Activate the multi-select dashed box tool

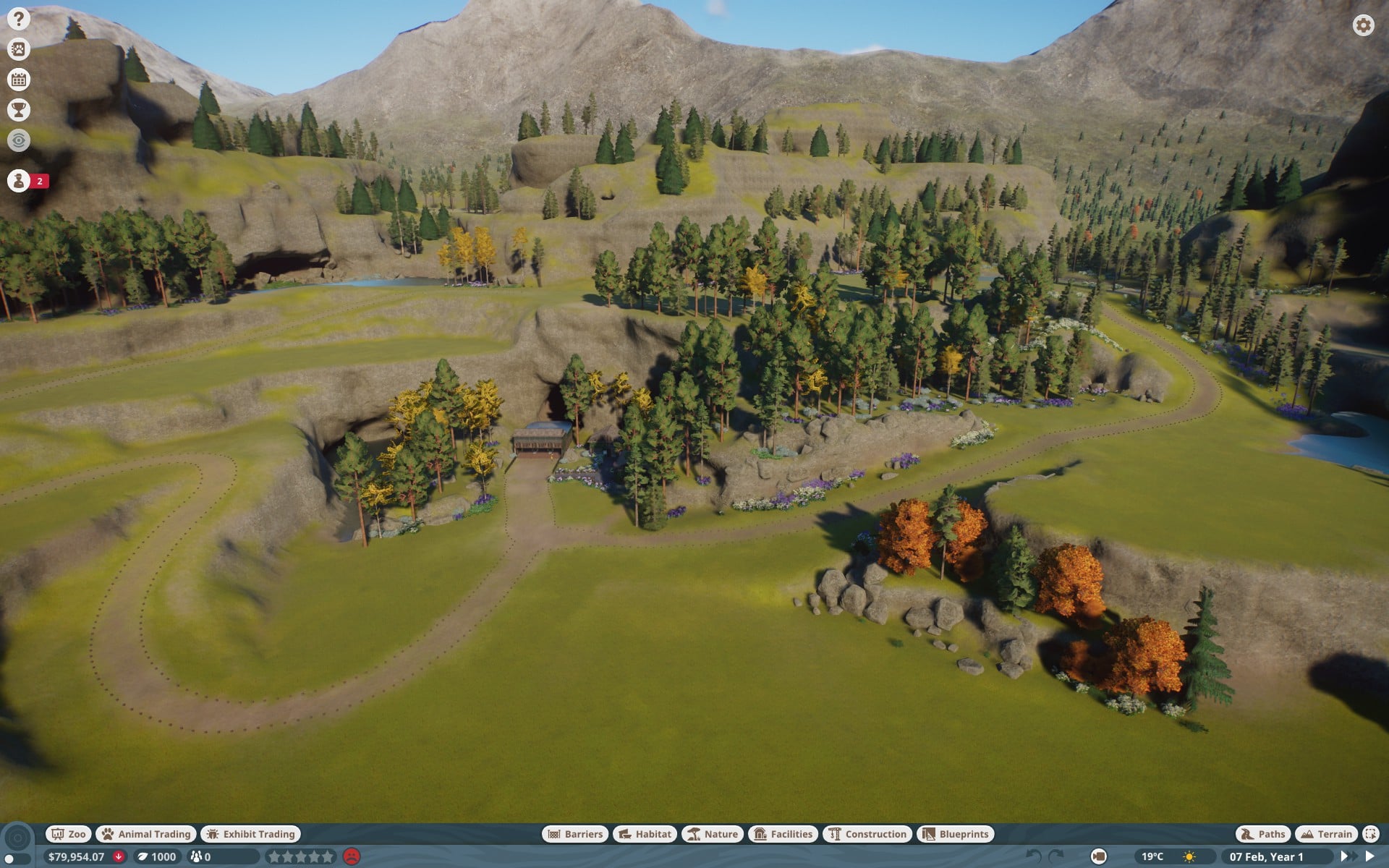[1370, 834]
